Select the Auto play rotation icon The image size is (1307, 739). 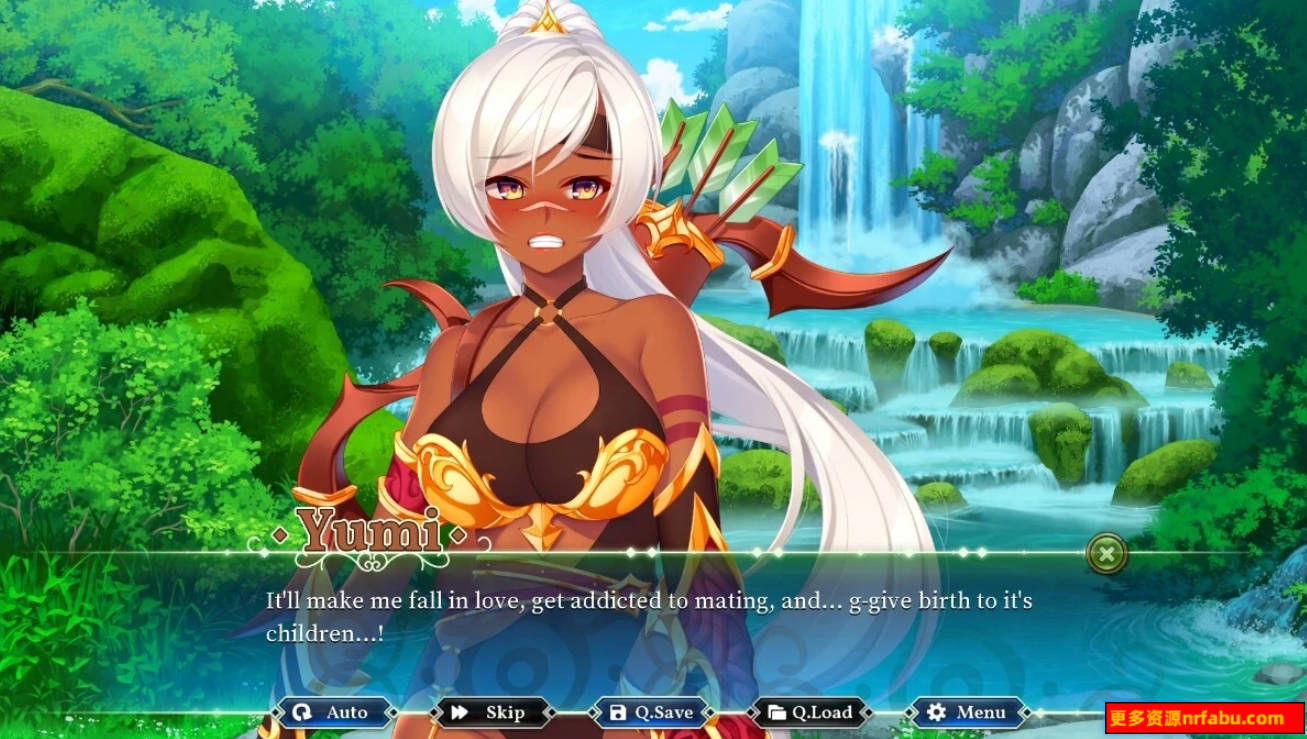(x=305, y=712)
